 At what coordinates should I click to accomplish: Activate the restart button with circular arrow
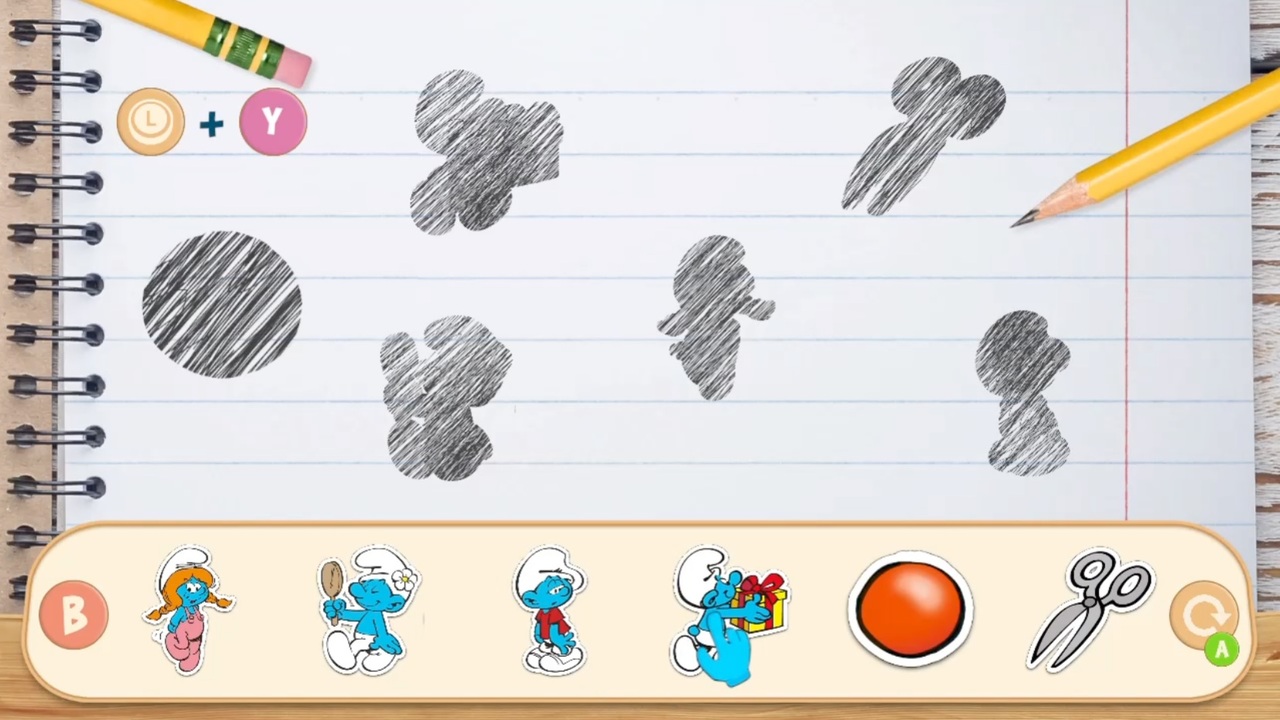1207,613
